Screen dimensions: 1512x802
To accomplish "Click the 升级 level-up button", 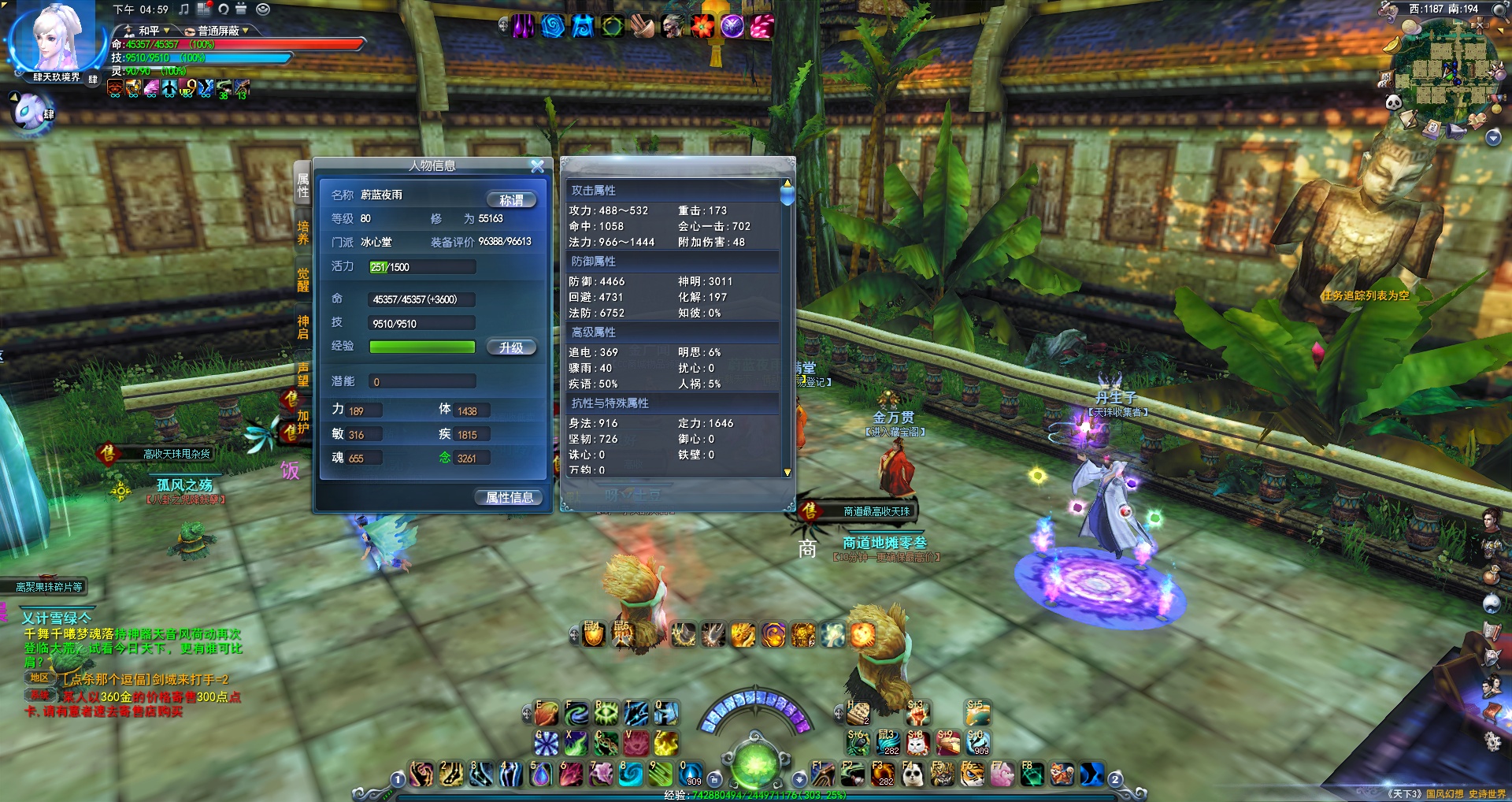I will (x=511, y=347).
